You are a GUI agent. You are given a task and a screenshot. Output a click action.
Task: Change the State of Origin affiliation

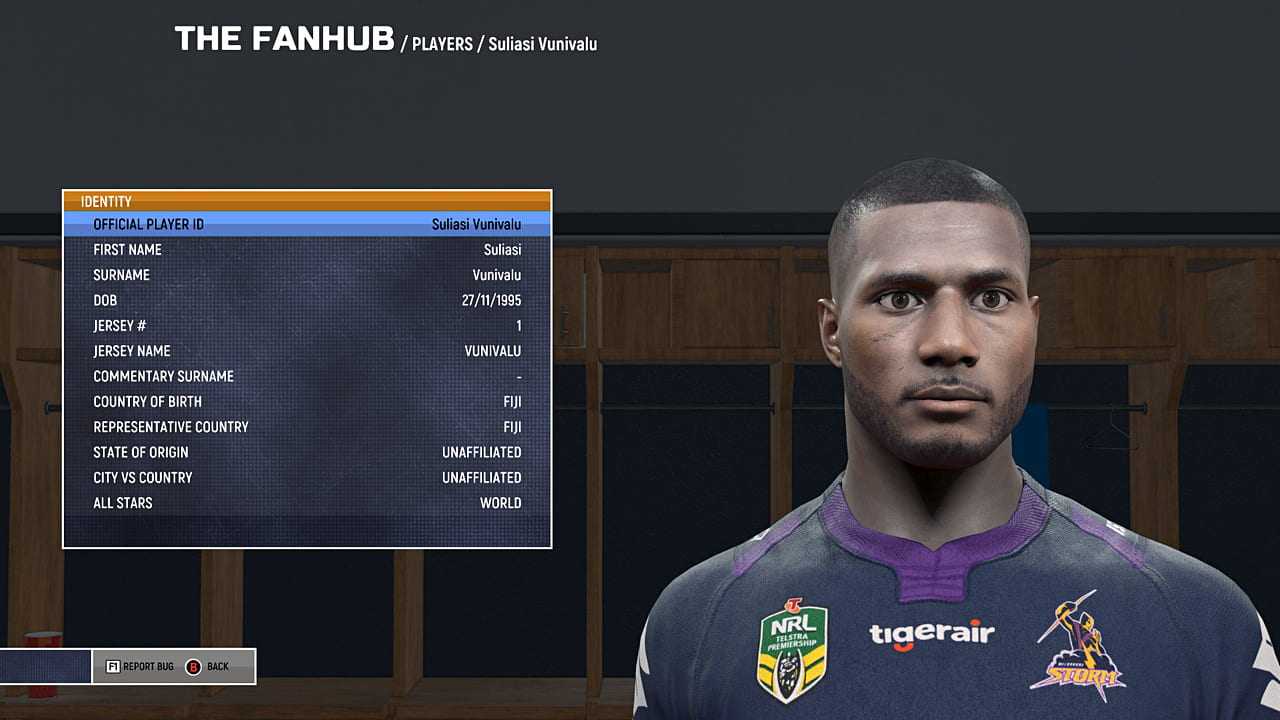pyautogui.click(x=307, y=452)
